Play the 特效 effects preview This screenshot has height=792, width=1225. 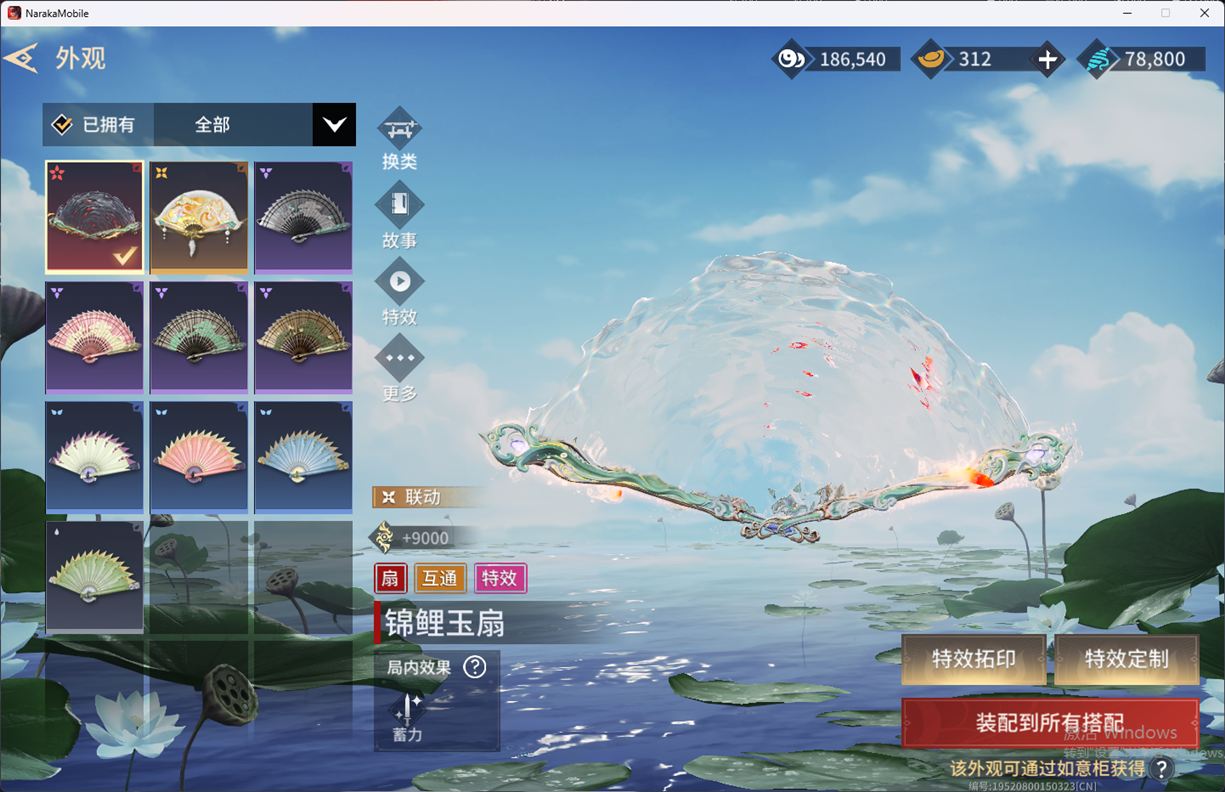tap(399, 282)
